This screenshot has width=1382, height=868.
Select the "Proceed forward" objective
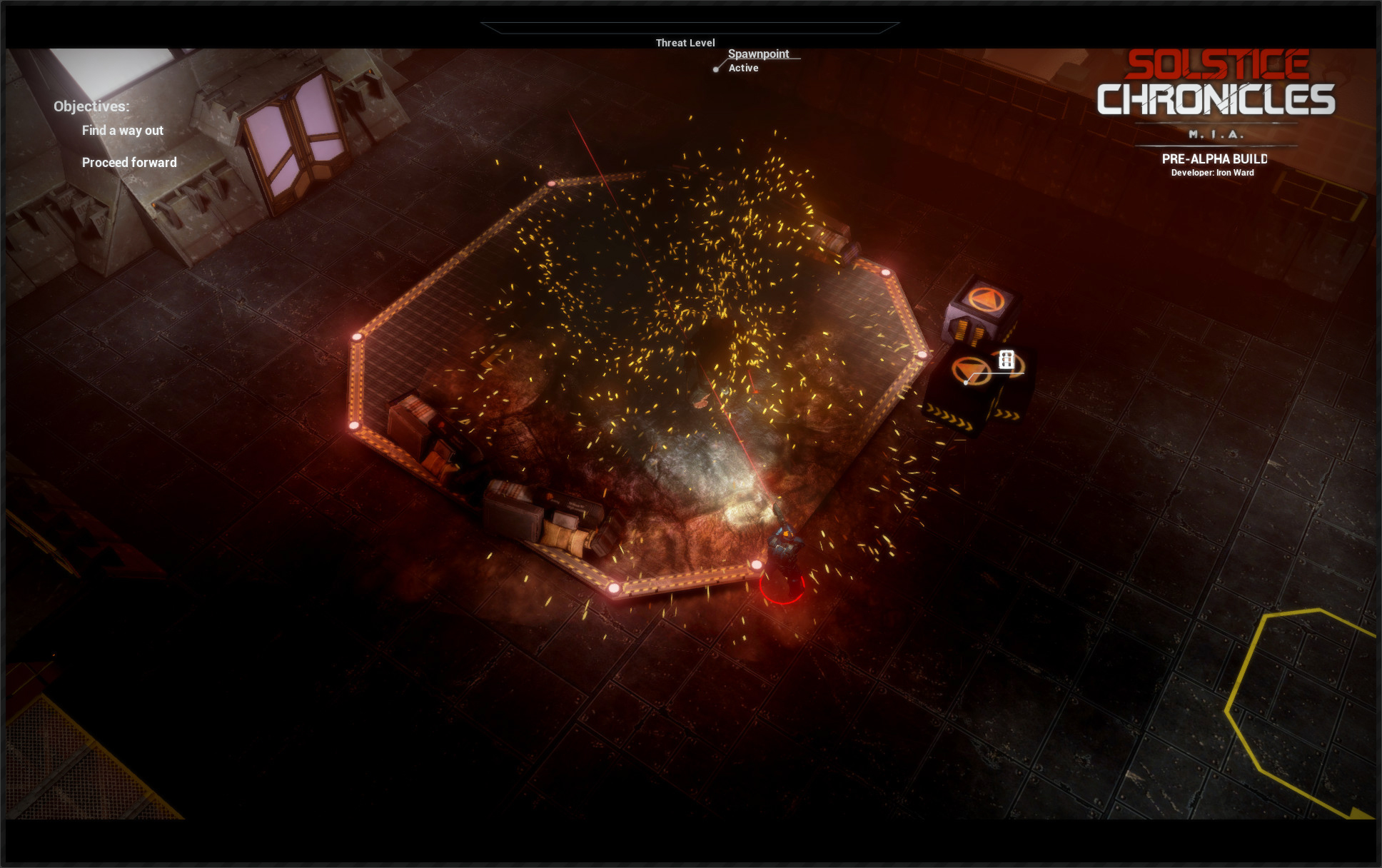(129, 163)
